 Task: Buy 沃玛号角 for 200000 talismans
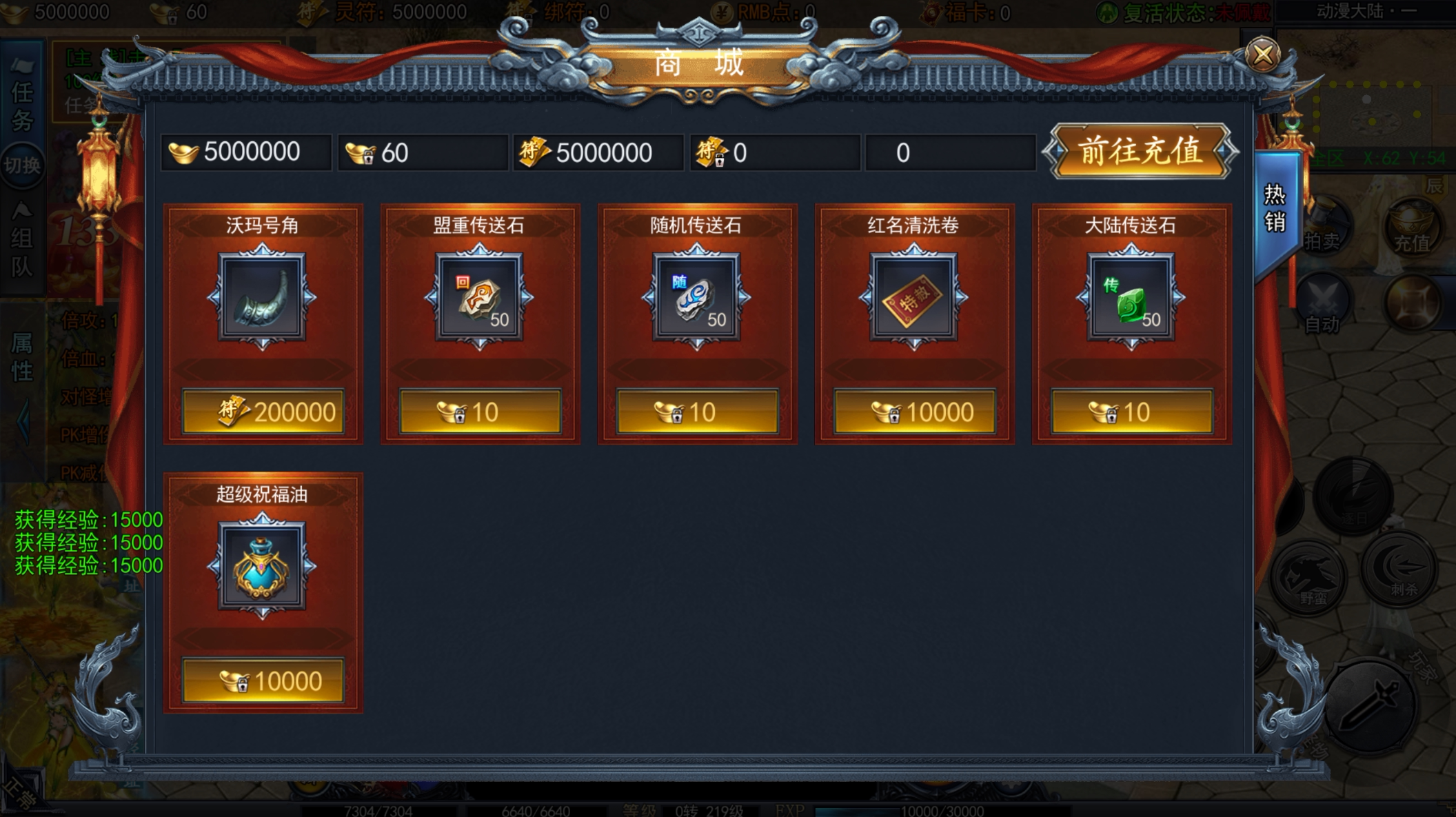tap(263, 412)
